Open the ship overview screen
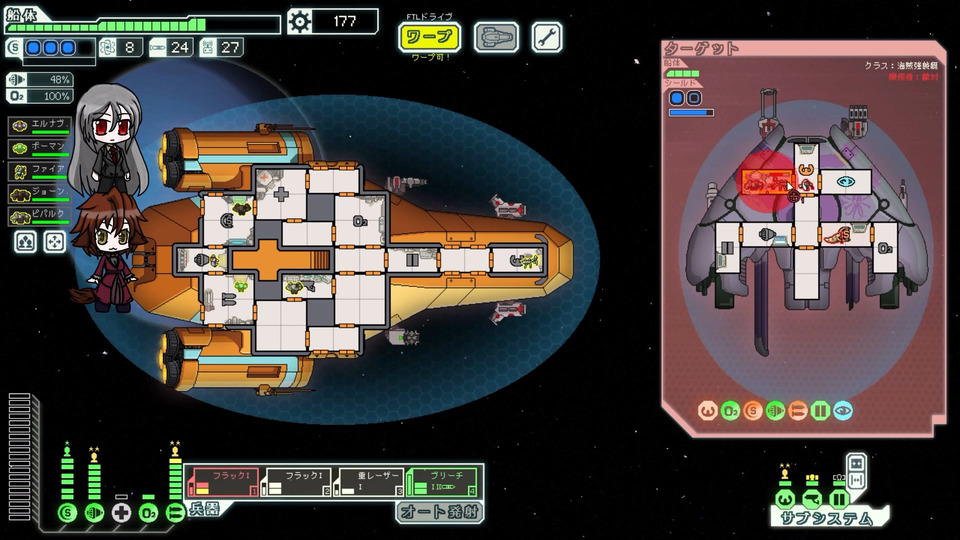This screenshot has height=540, width=960. 495,38
